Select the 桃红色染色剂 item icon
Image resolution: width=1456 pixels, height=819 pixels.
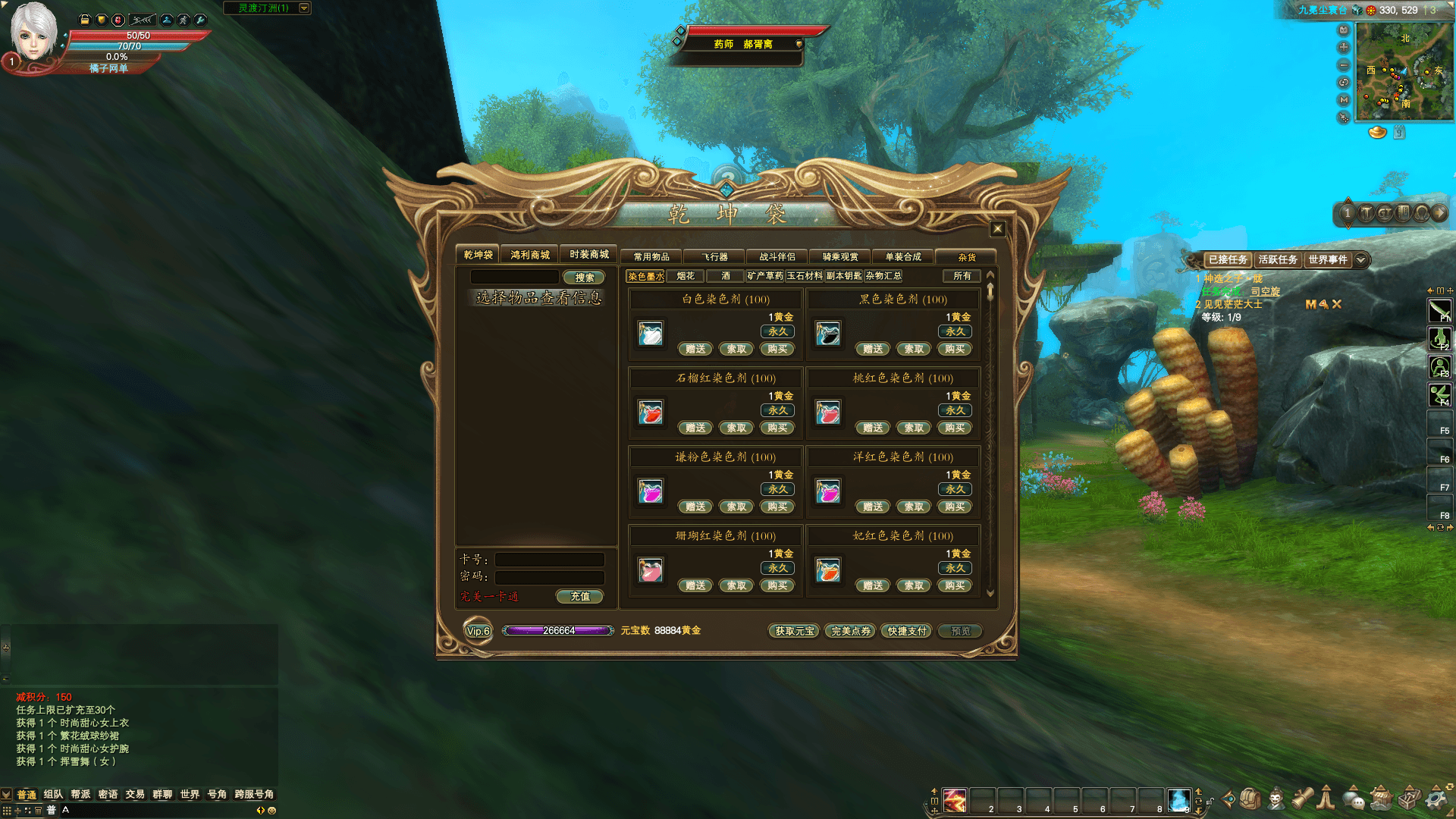(828, 413)
